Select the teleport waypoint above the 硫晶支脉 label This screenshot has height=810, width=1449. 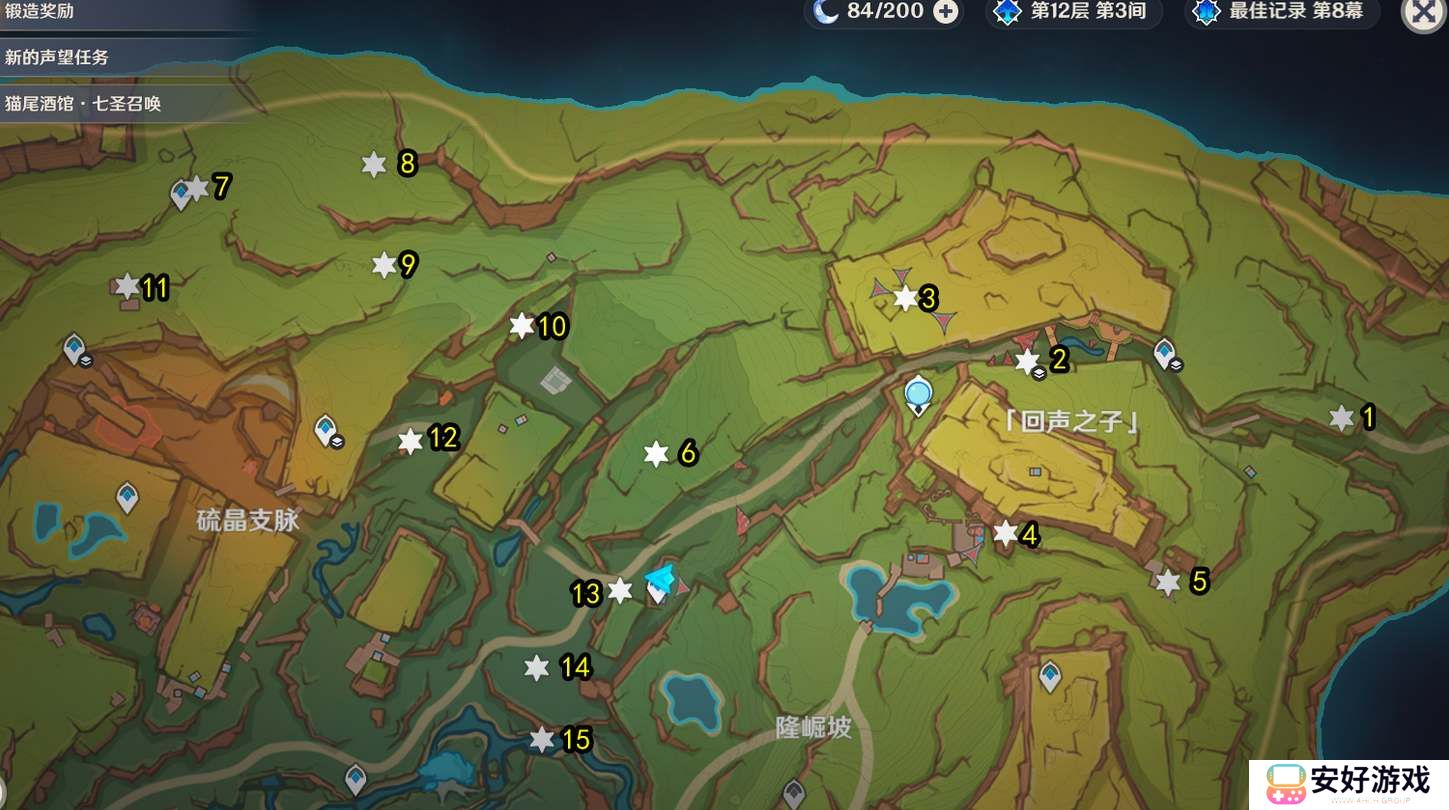pos(127,495)
